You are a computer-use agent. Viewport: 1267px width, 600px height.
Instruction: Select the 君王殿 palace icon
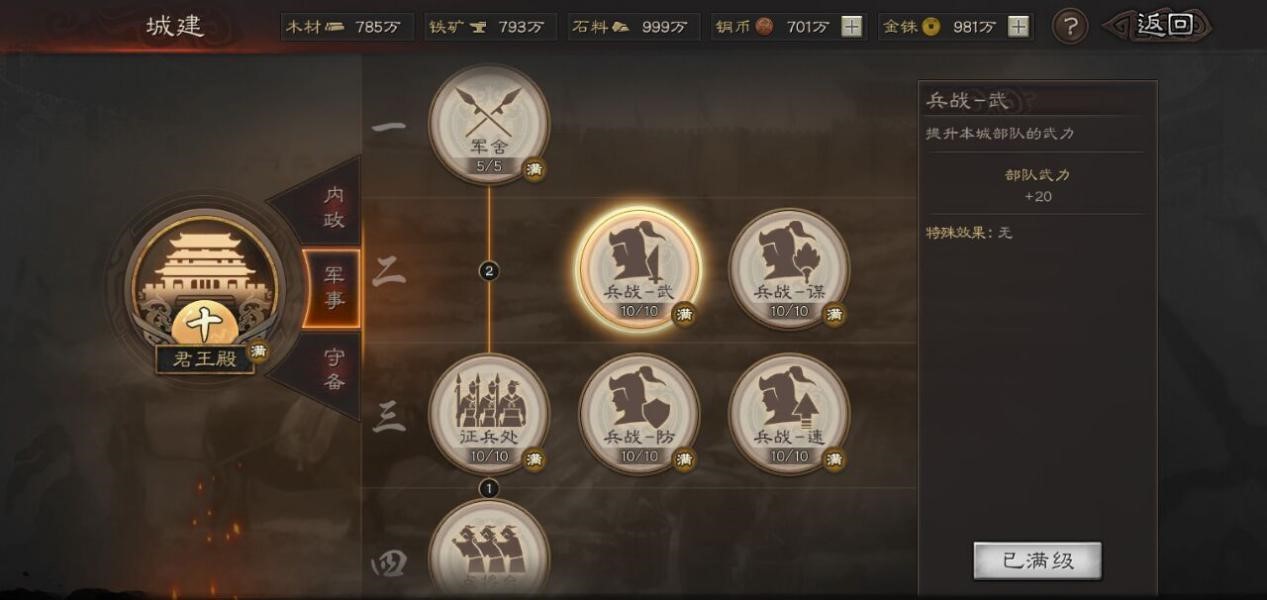click(x=204, y=285)
